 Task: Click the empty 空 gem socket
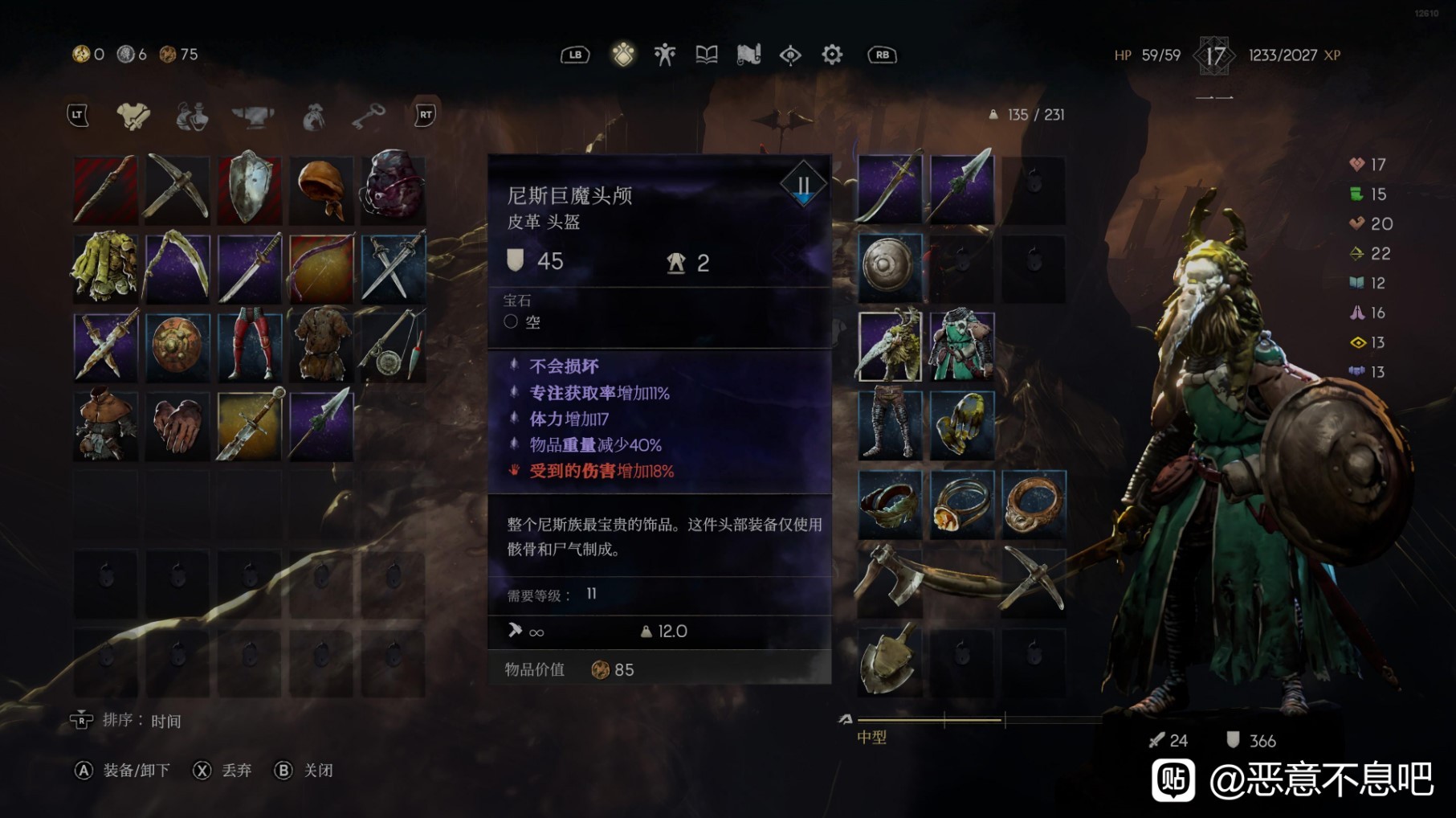click(522, 320)
